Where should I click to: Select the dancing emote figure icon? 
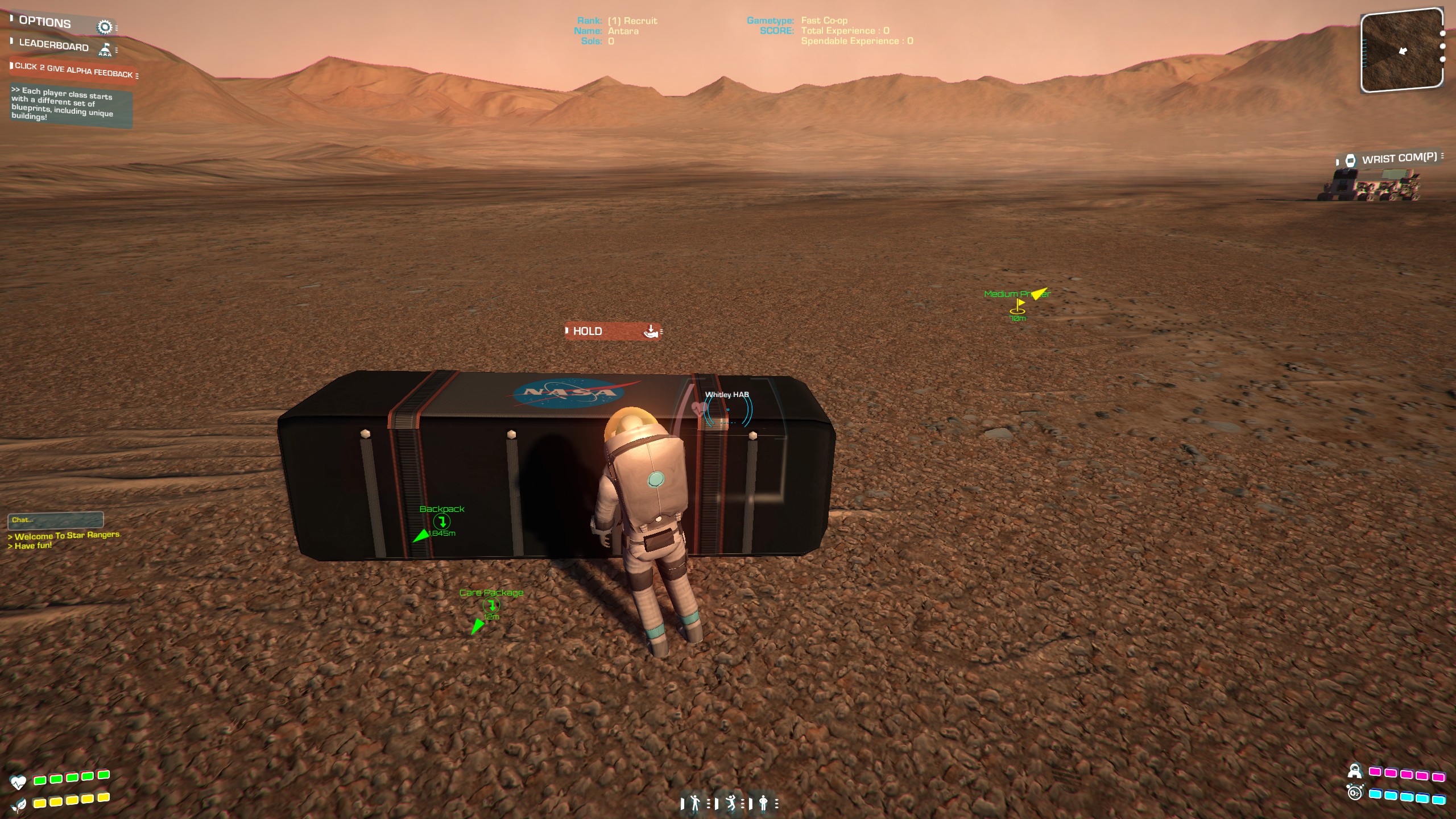point(731,803)
